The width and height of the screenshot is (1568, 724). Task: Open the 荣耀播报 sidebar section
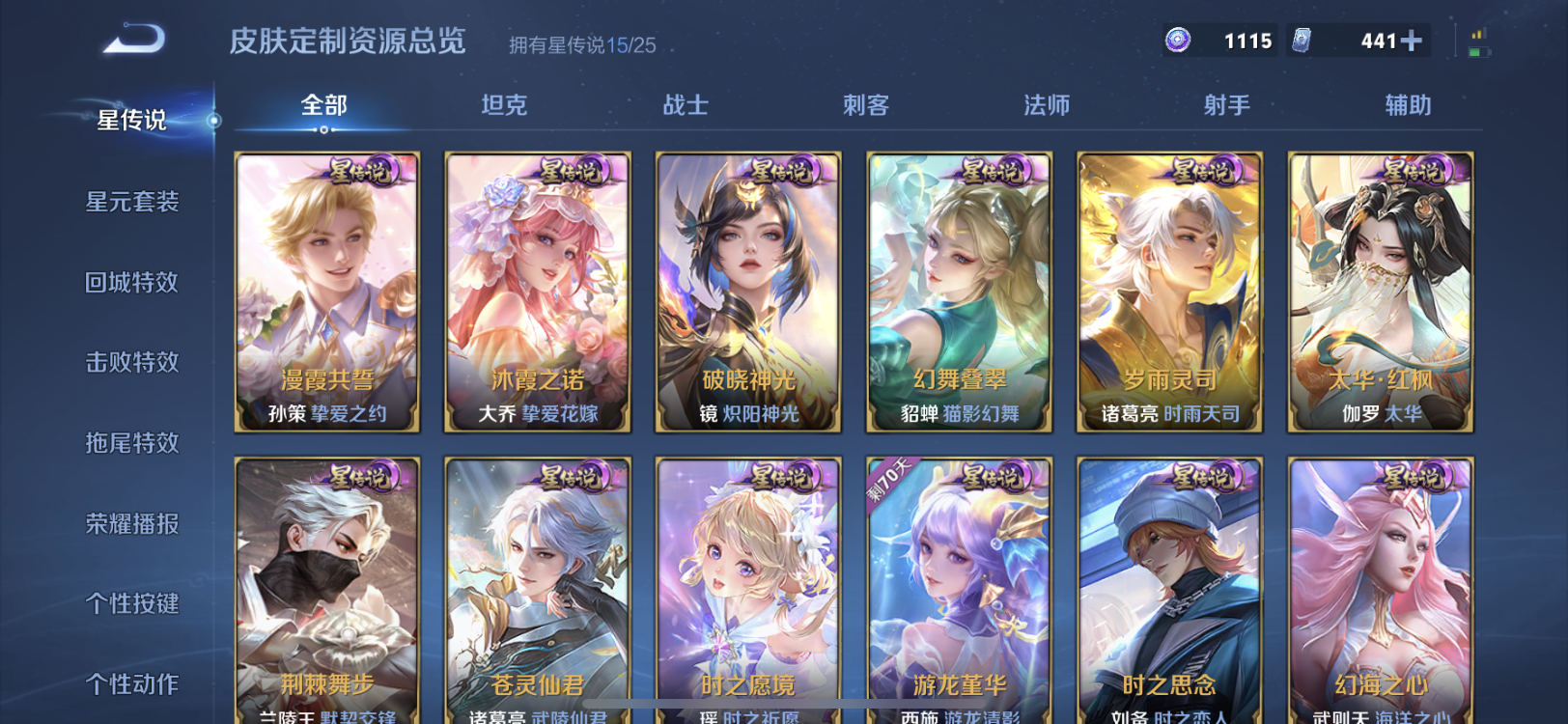point(131,523)
